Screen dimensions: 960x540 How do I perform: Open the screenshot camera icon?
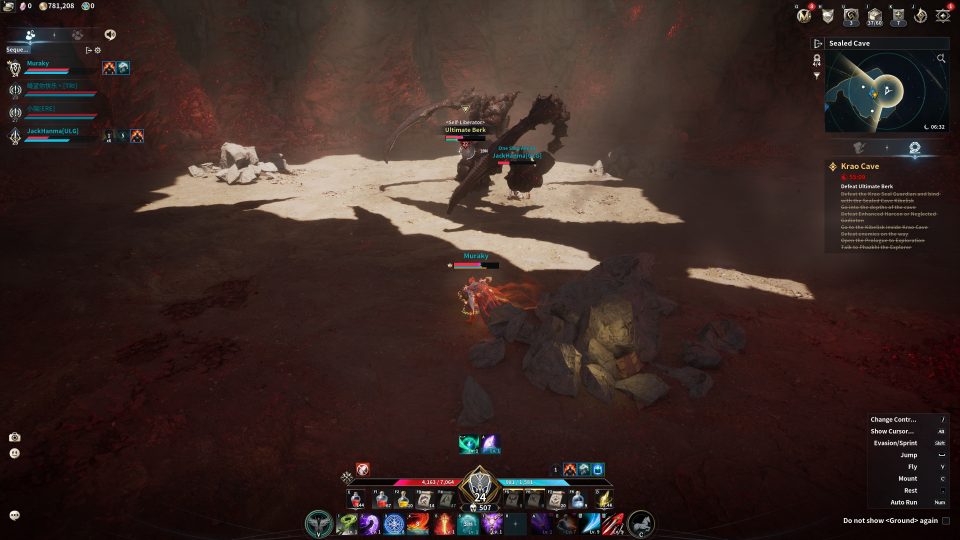[15, 437]
